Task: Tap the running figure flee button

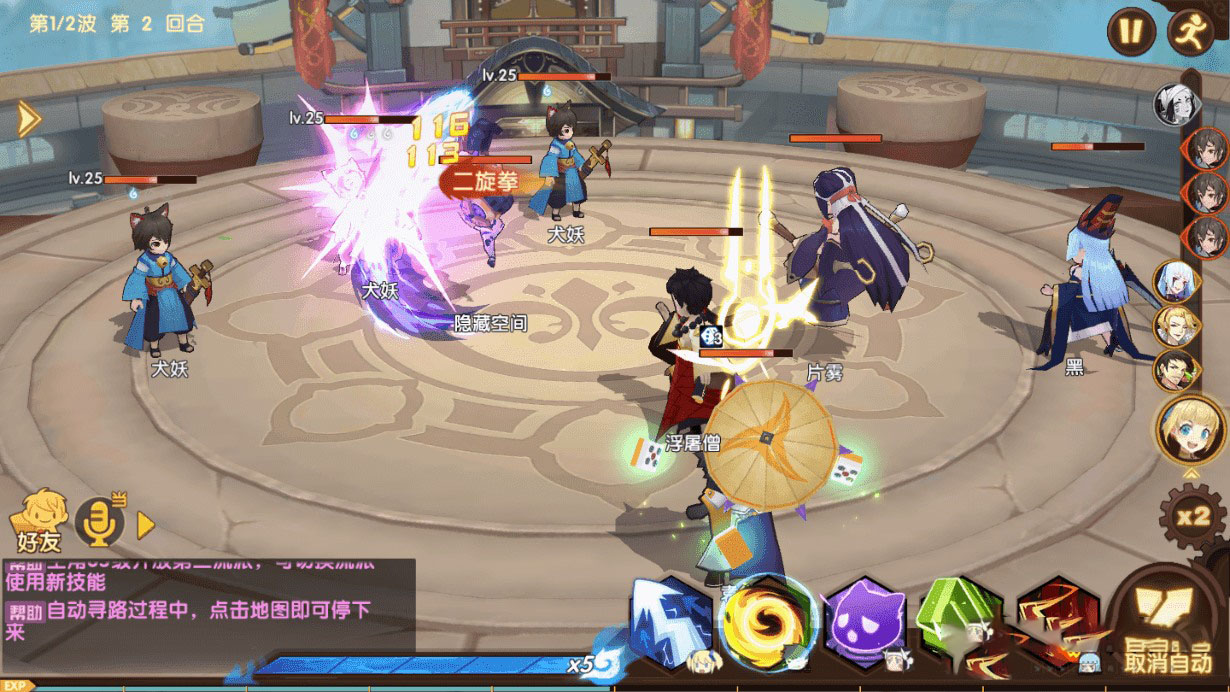Action: pos(1189,31)
